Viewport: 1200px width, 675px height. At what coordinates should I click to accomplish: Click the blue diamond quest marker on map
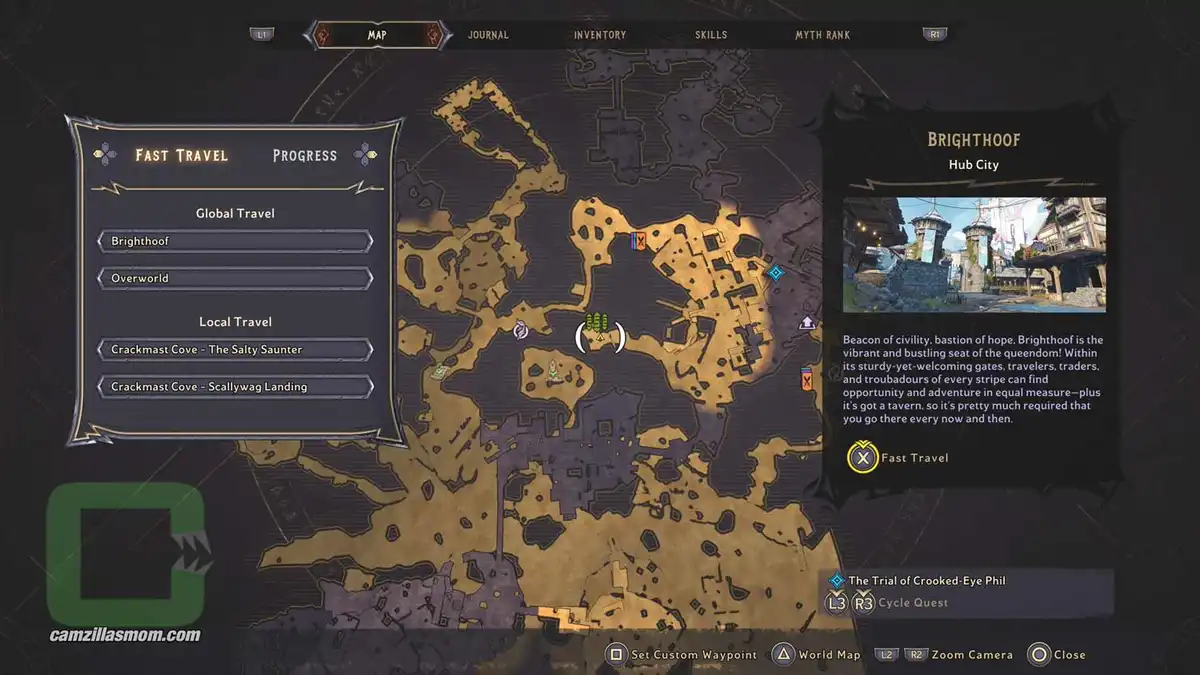[x=774, y=271]
